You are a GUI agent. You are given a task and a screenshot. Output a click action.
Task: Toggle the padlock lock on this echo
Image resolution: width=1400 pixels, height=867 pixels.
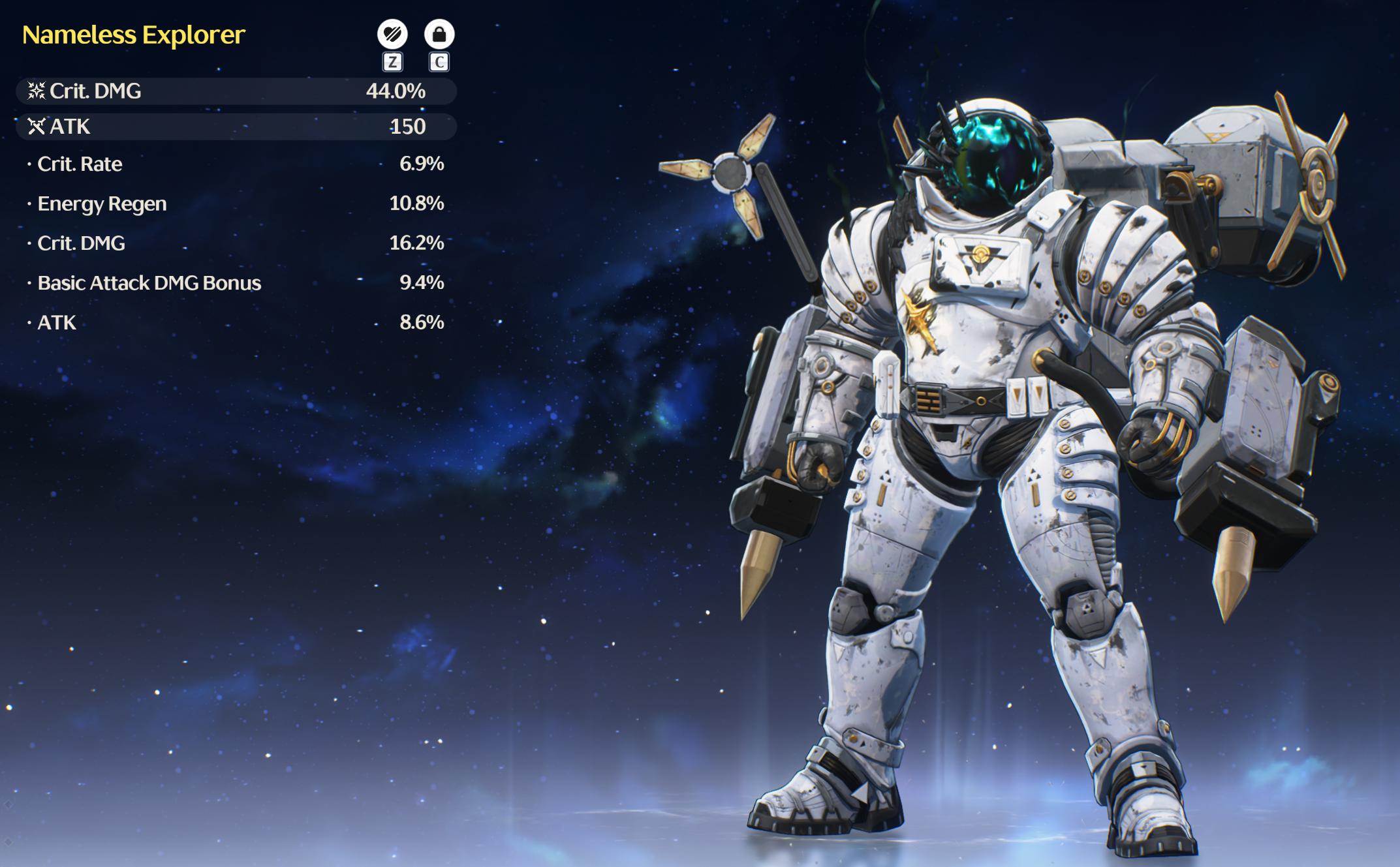click(439, 34)
